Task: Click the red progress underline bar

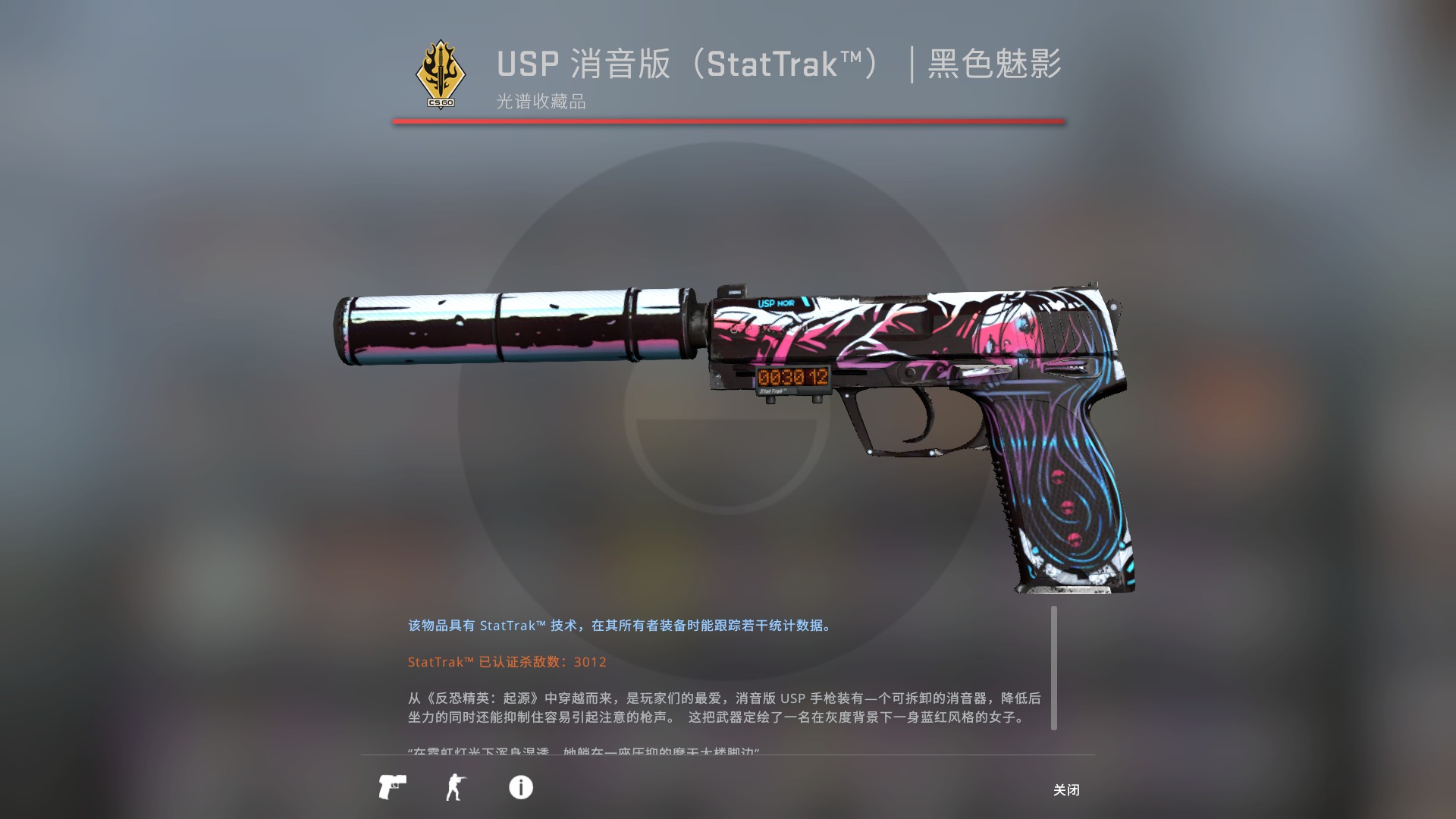Action: coord(728,120)
